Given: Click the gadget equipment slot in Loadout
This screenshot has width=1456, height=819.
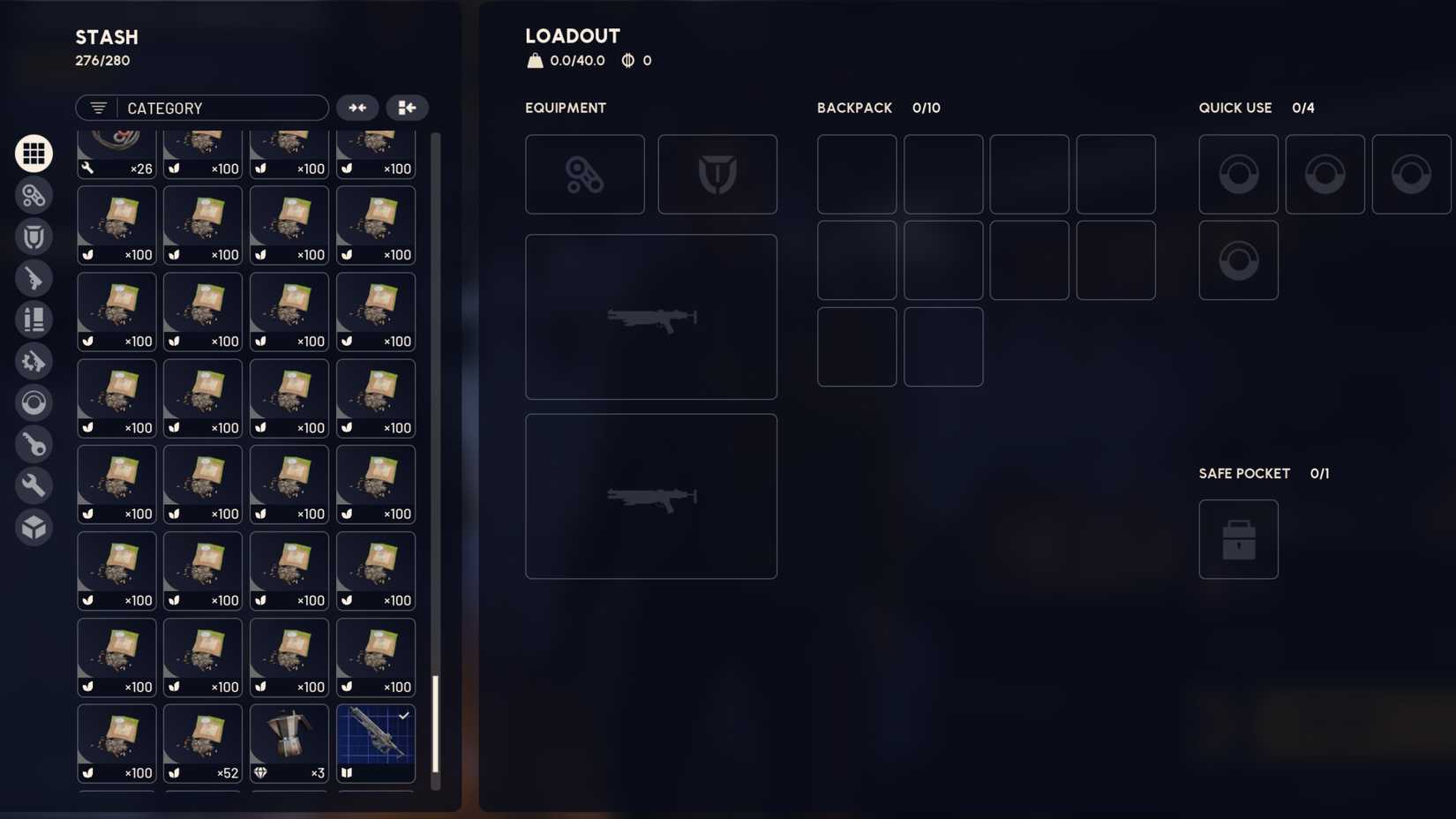Looking at the screenshot, I should (x=585, y=174).
